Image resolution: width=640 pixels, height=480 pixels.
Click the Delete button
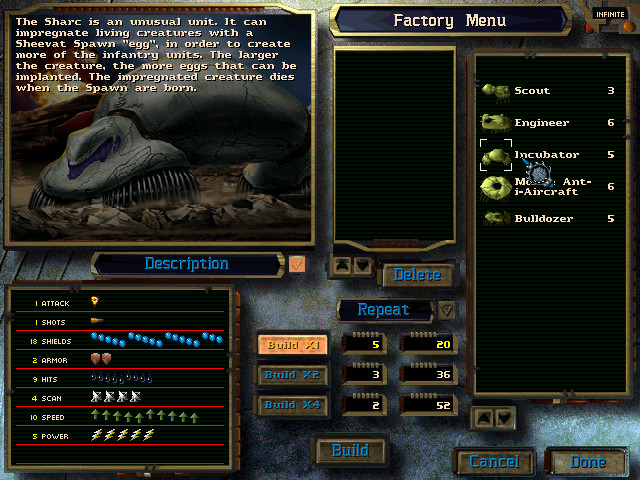tap(417, 275)
